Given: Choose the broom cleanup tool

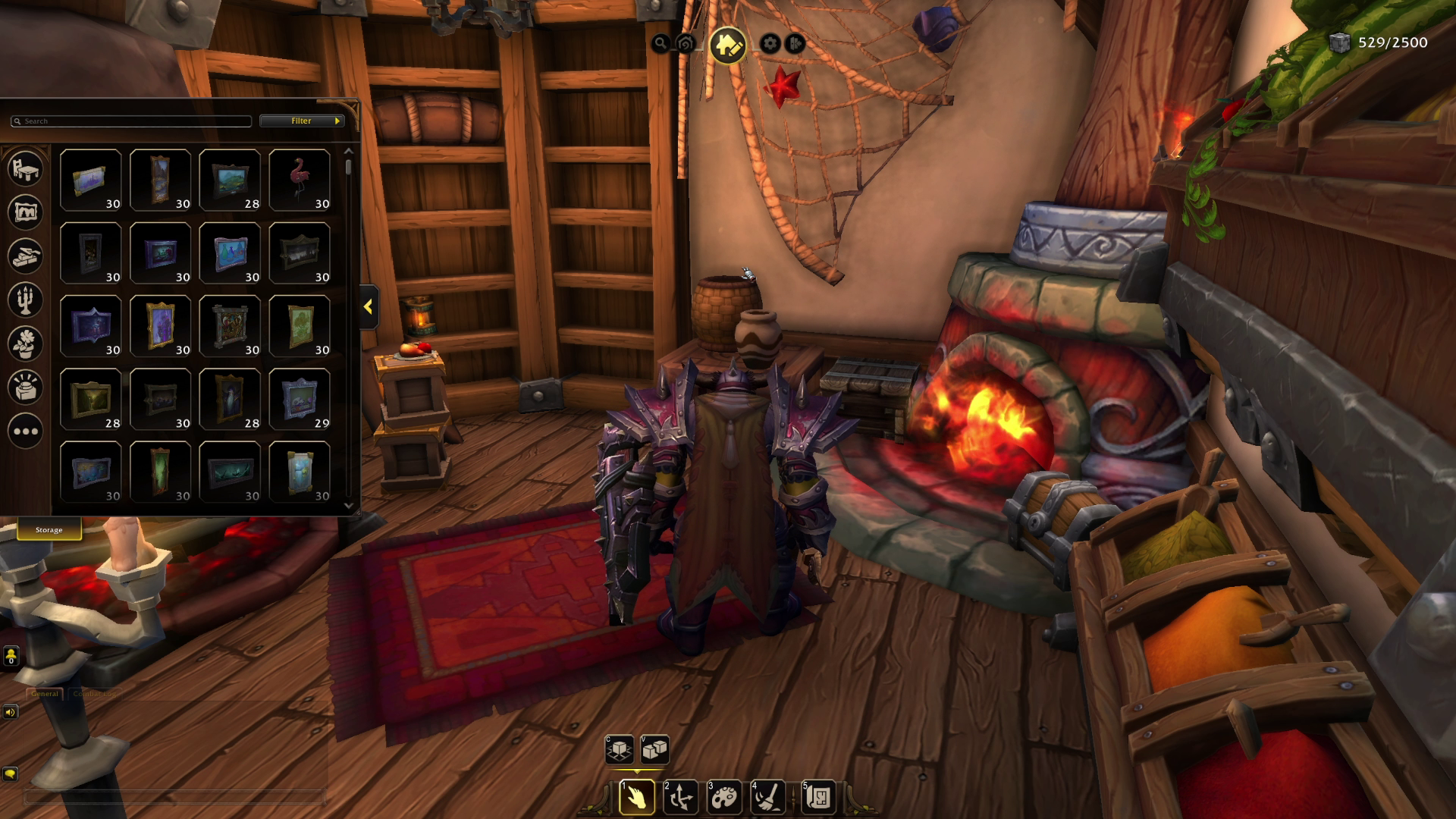Looking at the screenshot, I should 767,797.
